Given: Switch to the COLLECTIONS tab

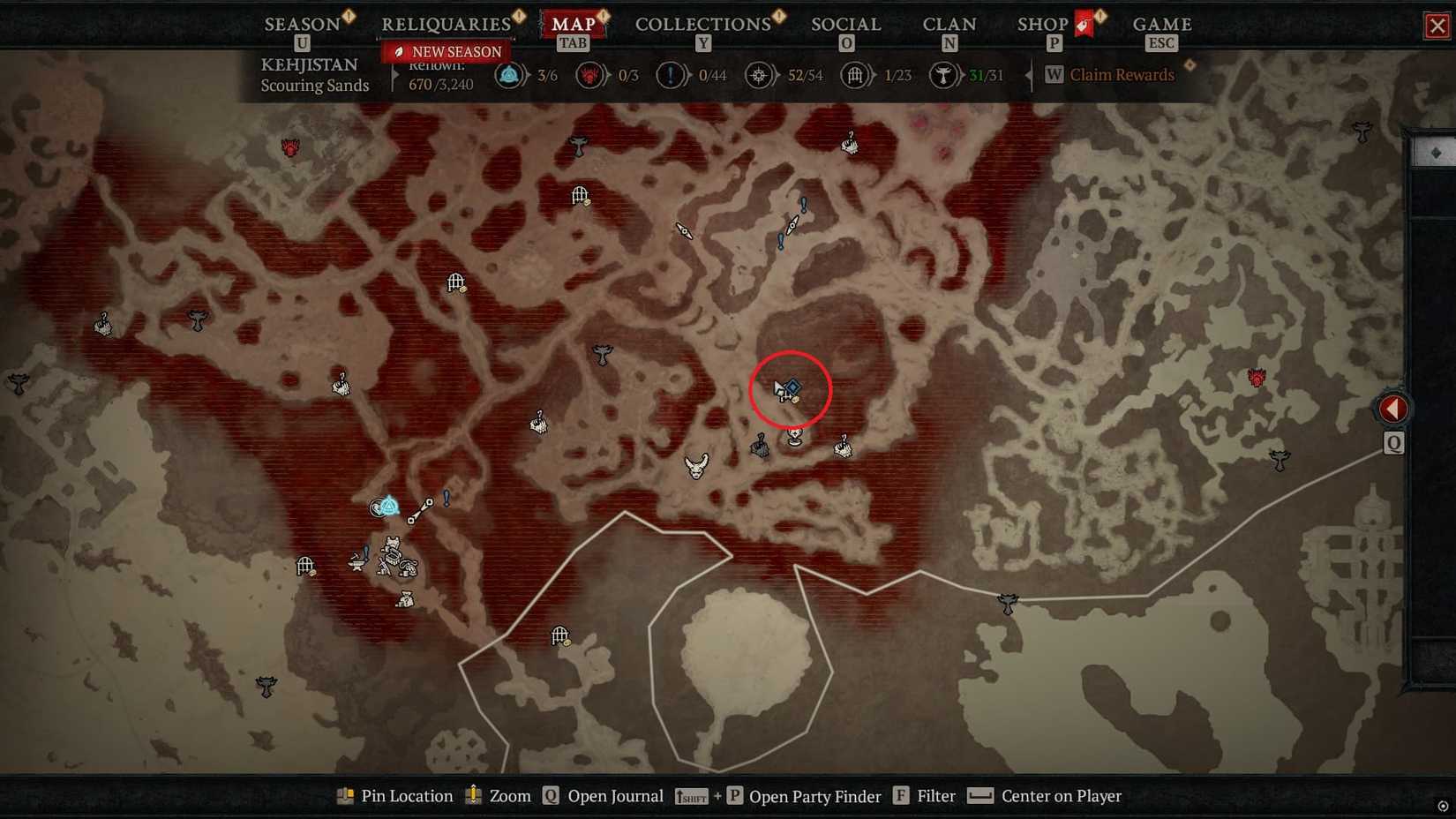Looking at the screenshot, I should pyautogui.click(x=702, y=24).
